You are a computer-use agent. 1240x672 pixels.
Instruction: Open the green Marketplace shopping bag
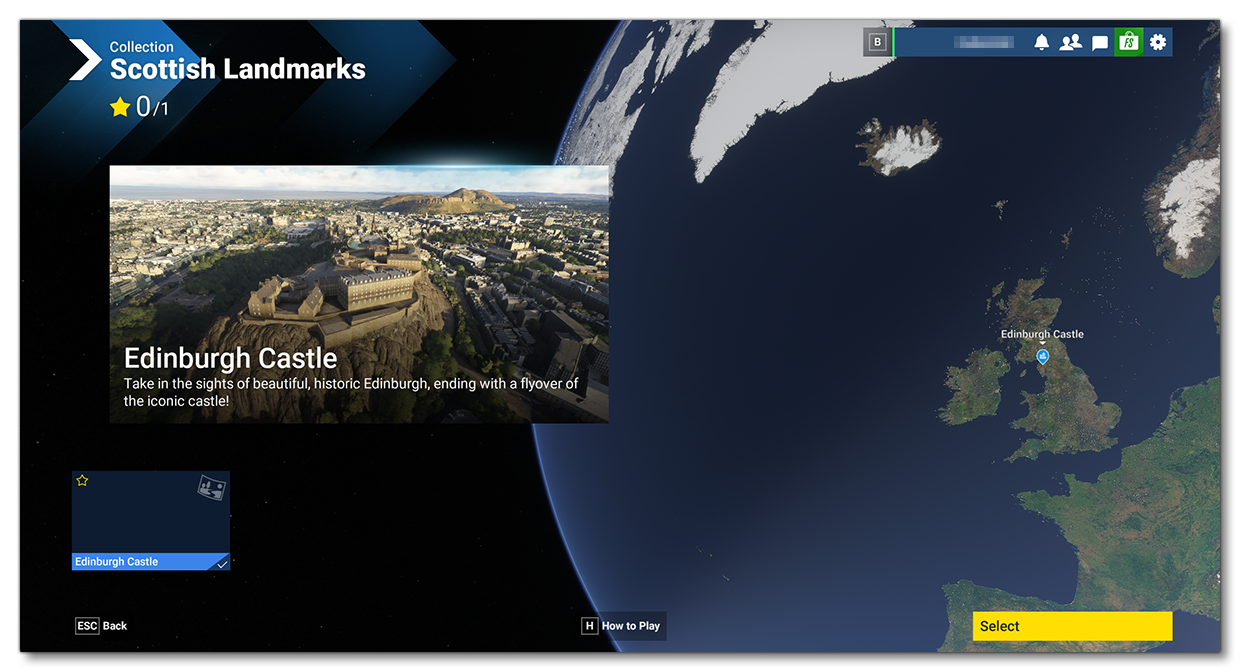point(1128,42)
